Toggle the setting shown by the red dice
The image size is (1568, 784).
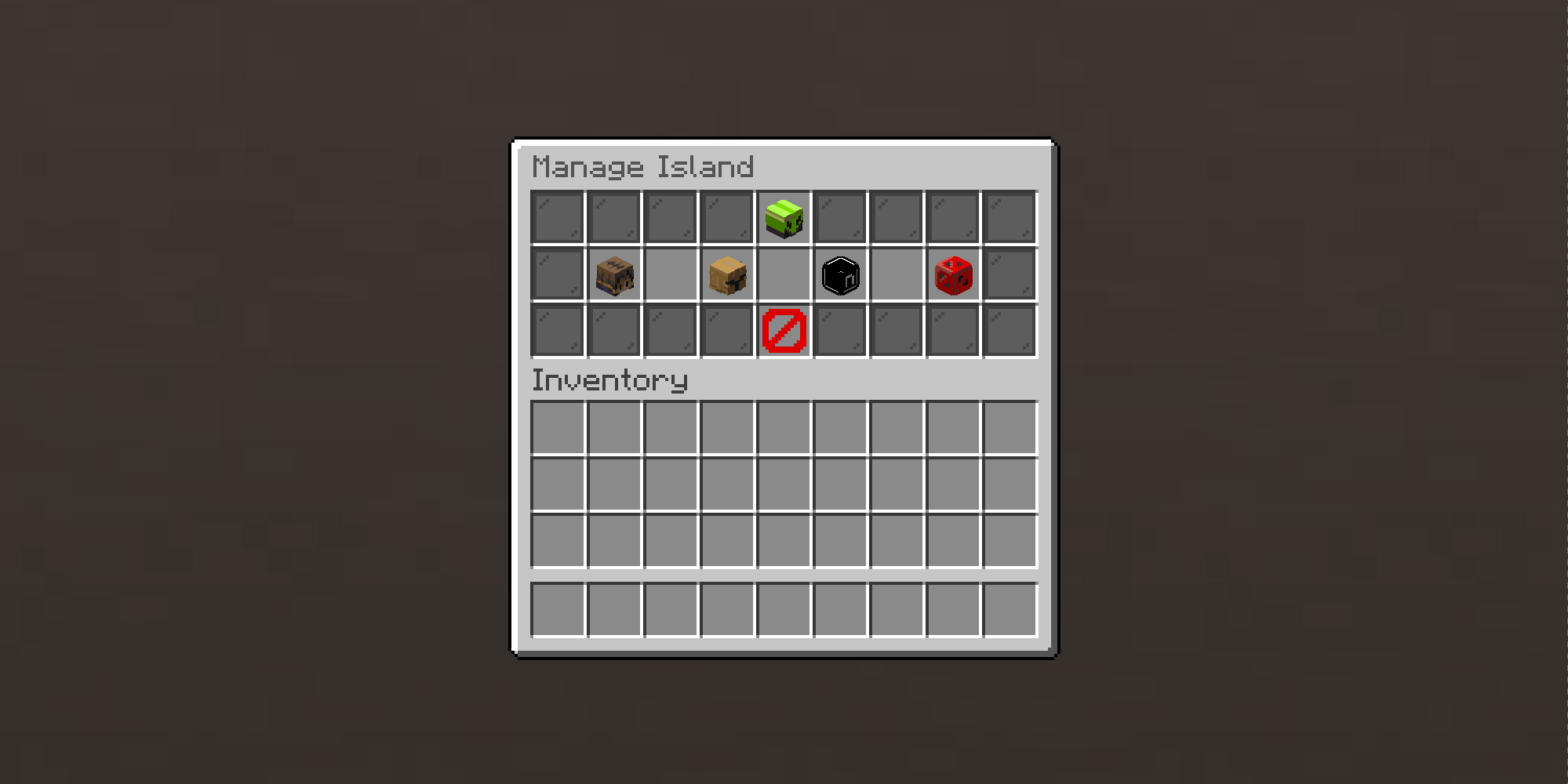(952, 274)
